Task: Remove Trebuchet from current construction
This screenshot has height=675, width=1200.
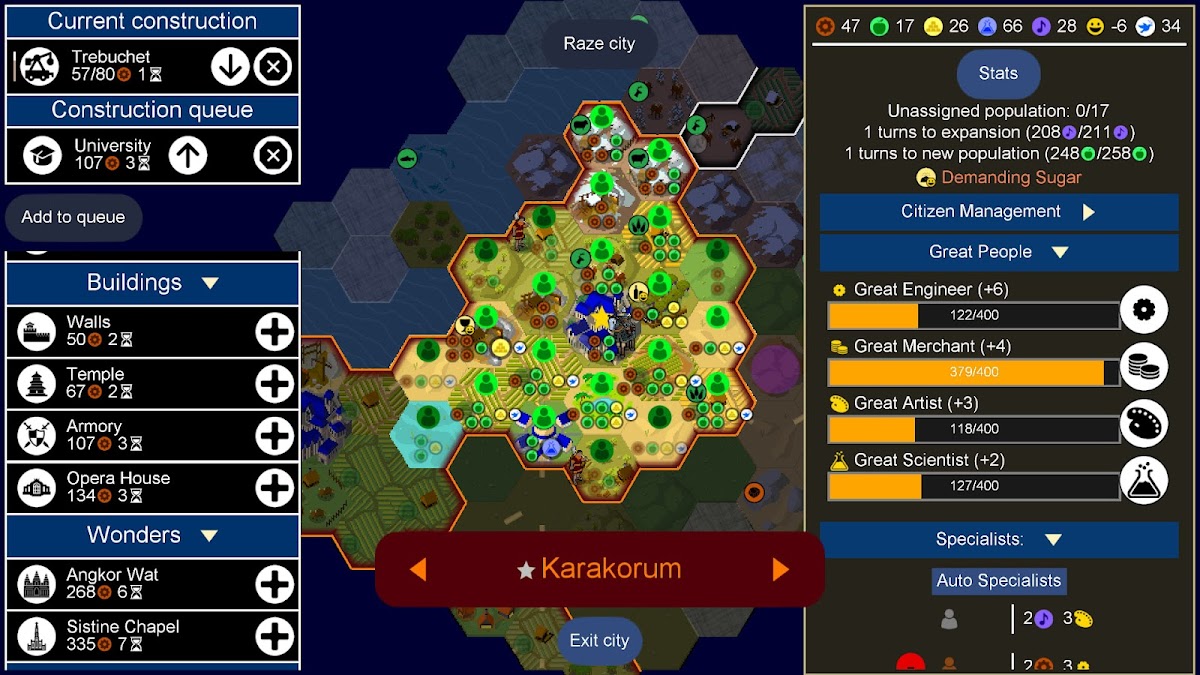Action: point(272,67)
